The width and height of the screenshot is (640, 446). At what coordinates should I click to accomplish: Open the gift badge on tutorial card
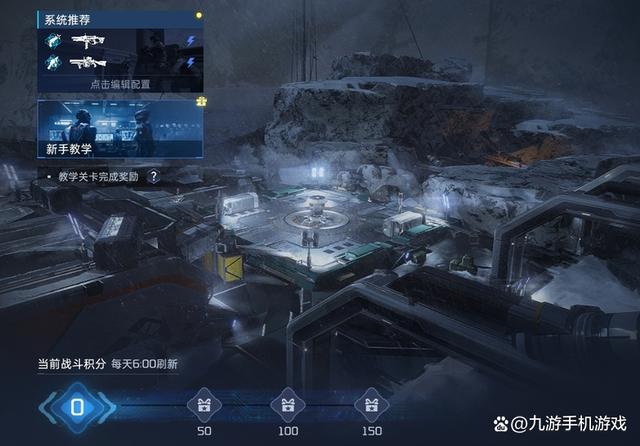200,102
